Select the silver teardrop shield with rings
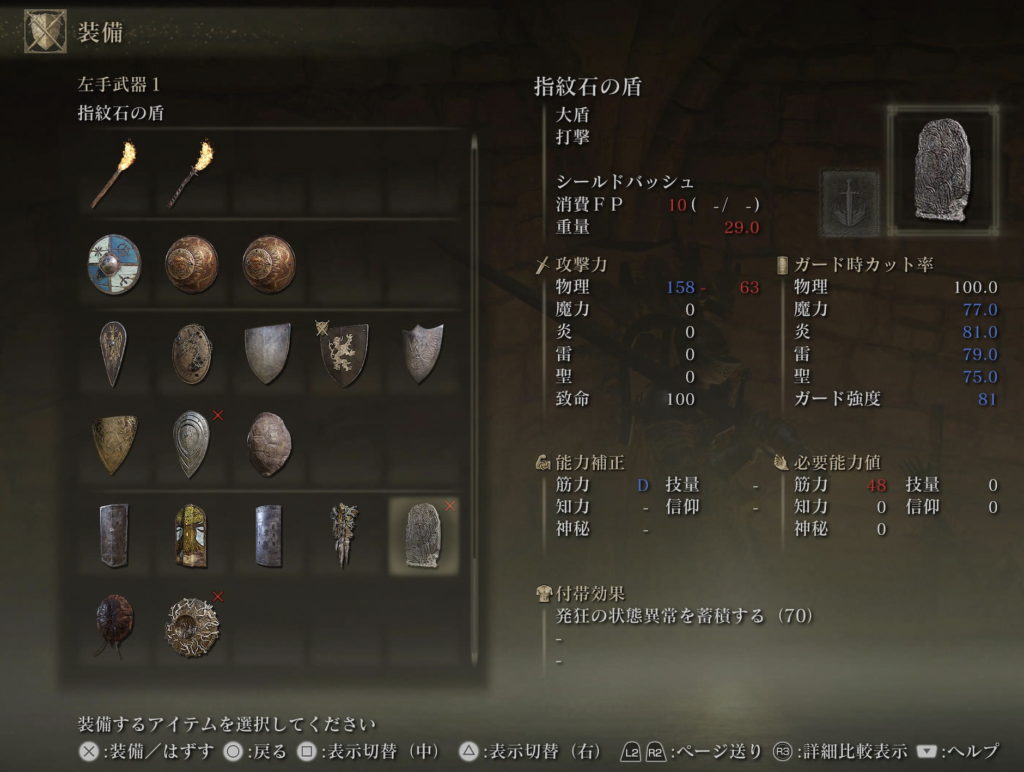The image size is (1024, 772). pyautogui.click(x=191, y=441)
